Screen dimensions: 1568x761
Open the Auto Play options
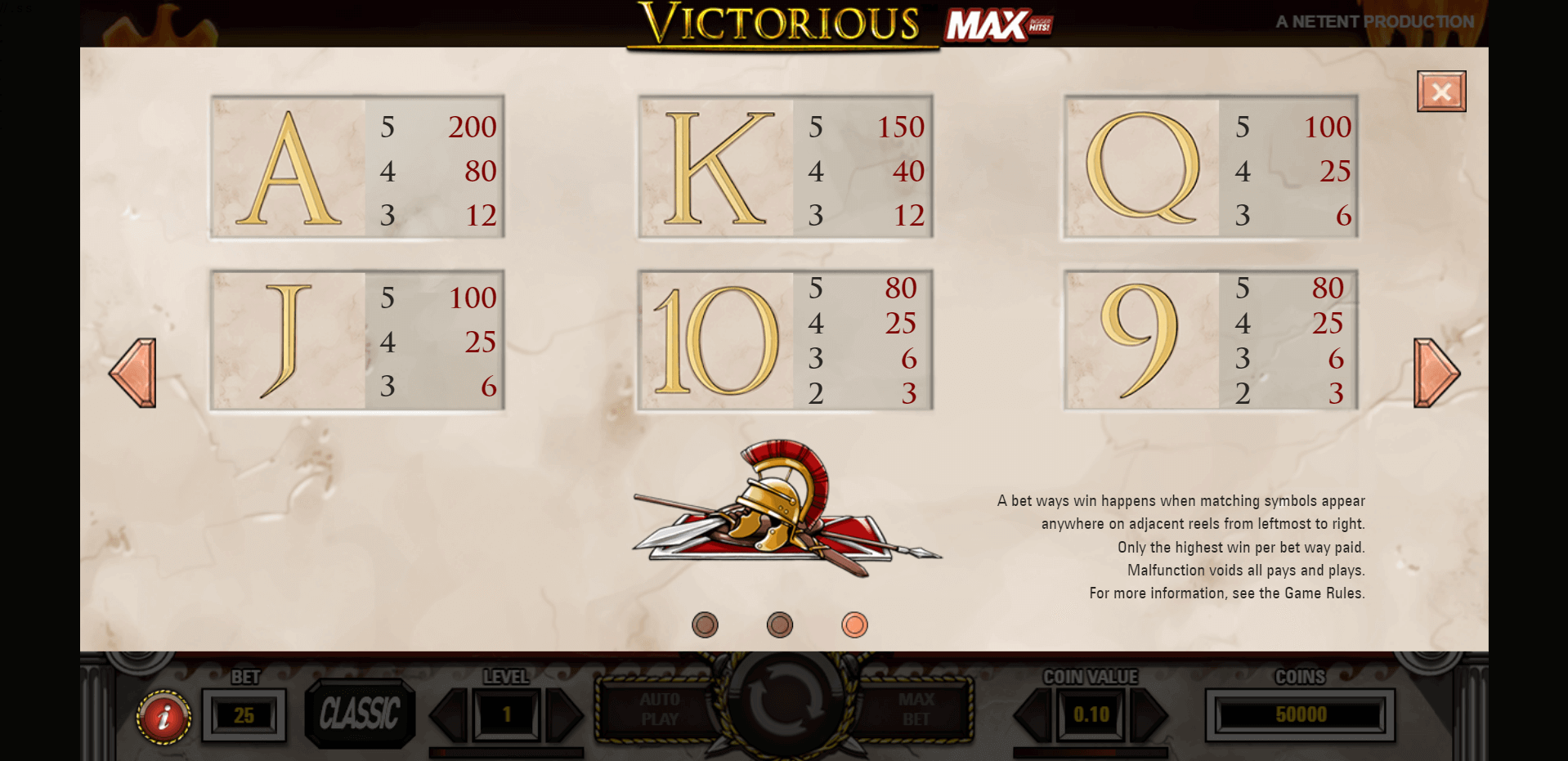coord(659,710)
